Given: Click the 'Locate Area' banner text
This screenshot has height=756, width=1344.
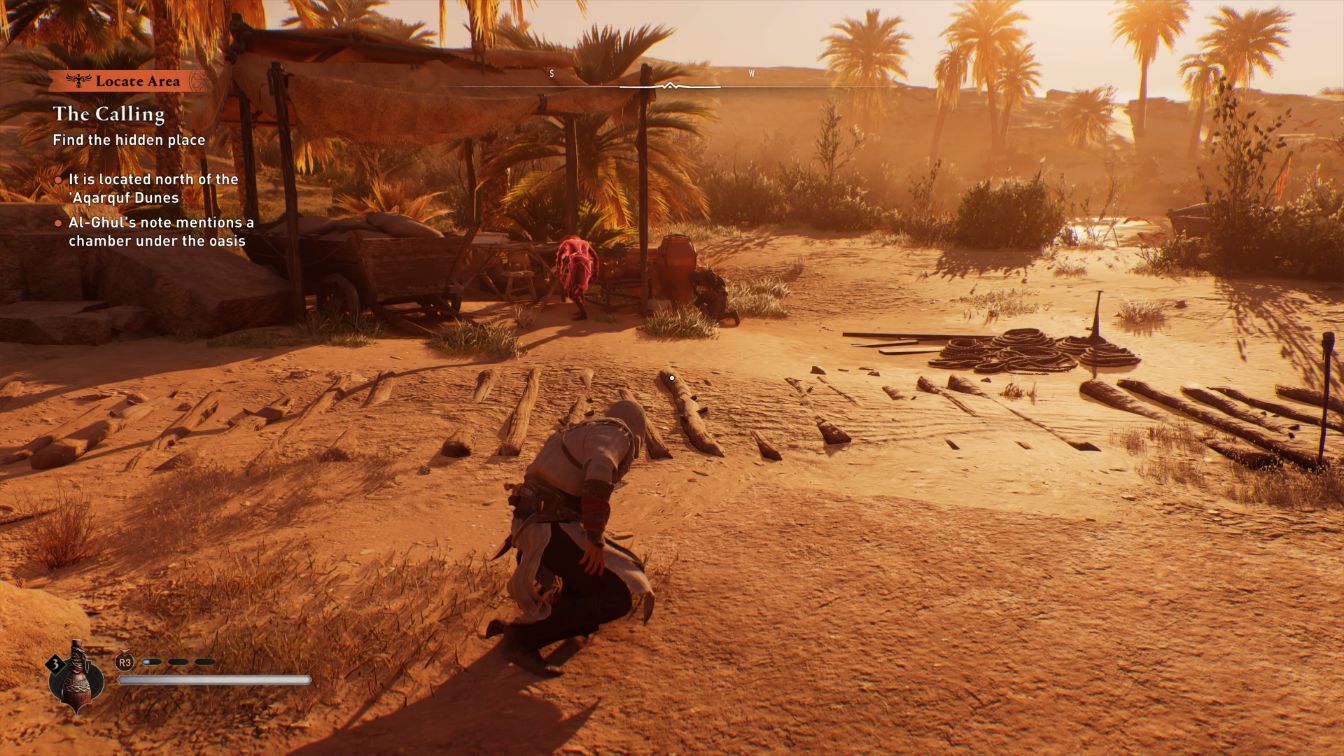Looking at the screenshot, I should click(x=138, y=81).
